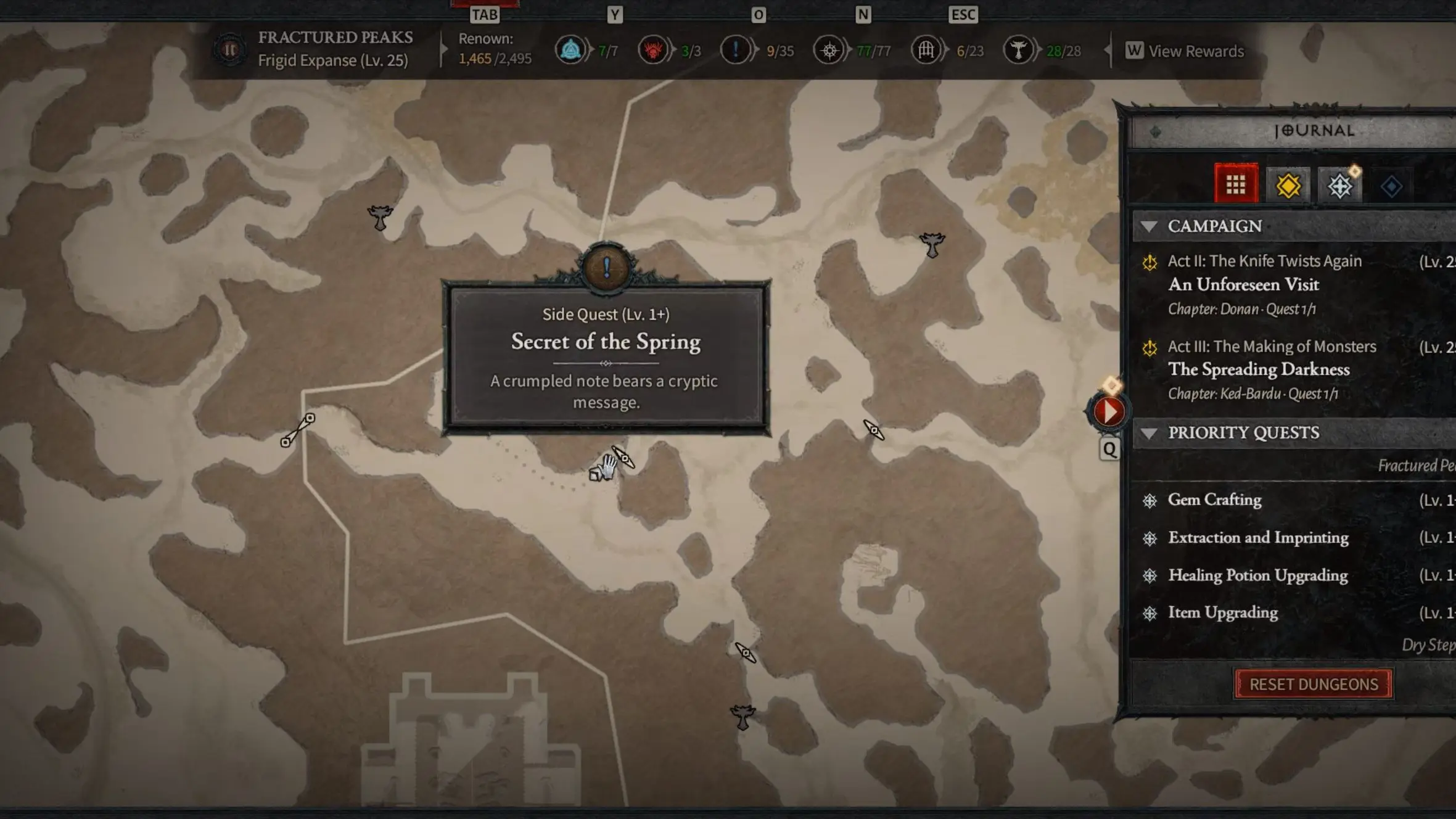Screen dimensions: 1456x819
Task: Click the waypoints renown counter icon
Action: pos(571,51)
